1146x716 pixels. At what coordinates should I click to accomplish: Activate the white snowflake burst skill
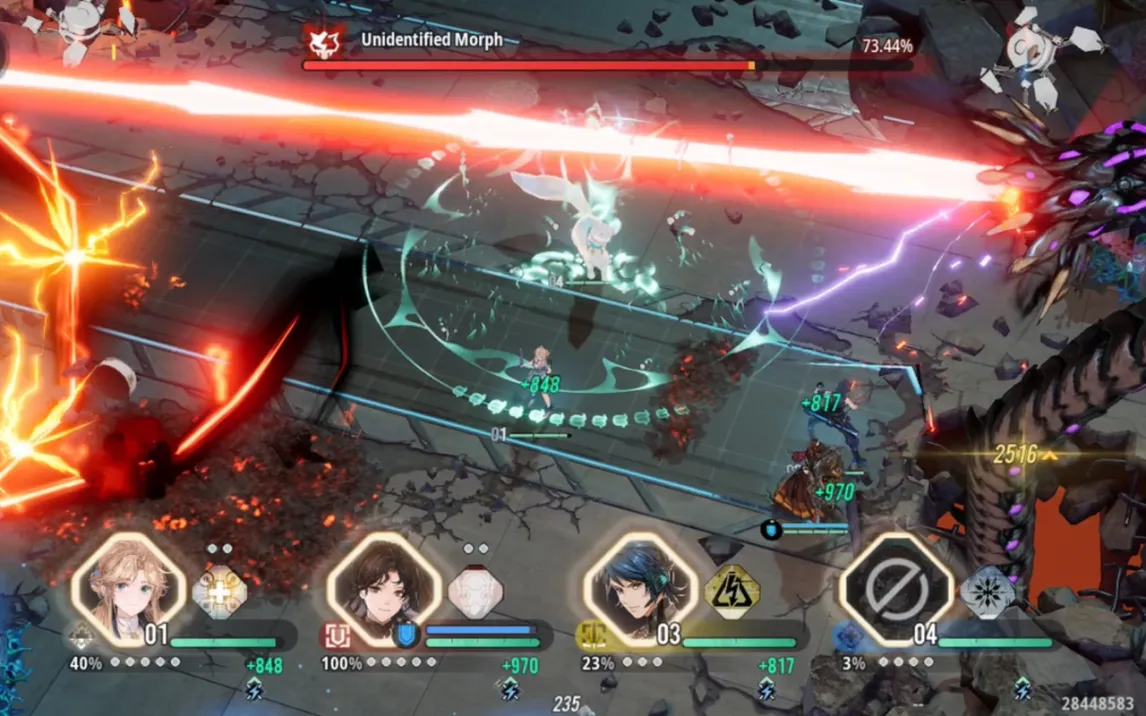pyautogui.click(x=988, y=592)
